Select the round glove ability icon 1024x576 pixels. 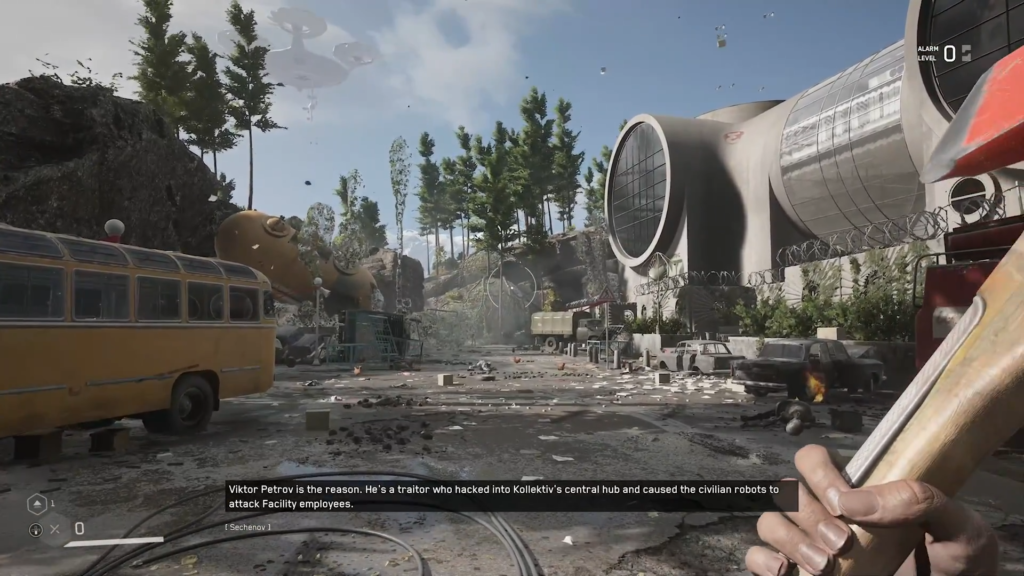[x=36, y=529]
